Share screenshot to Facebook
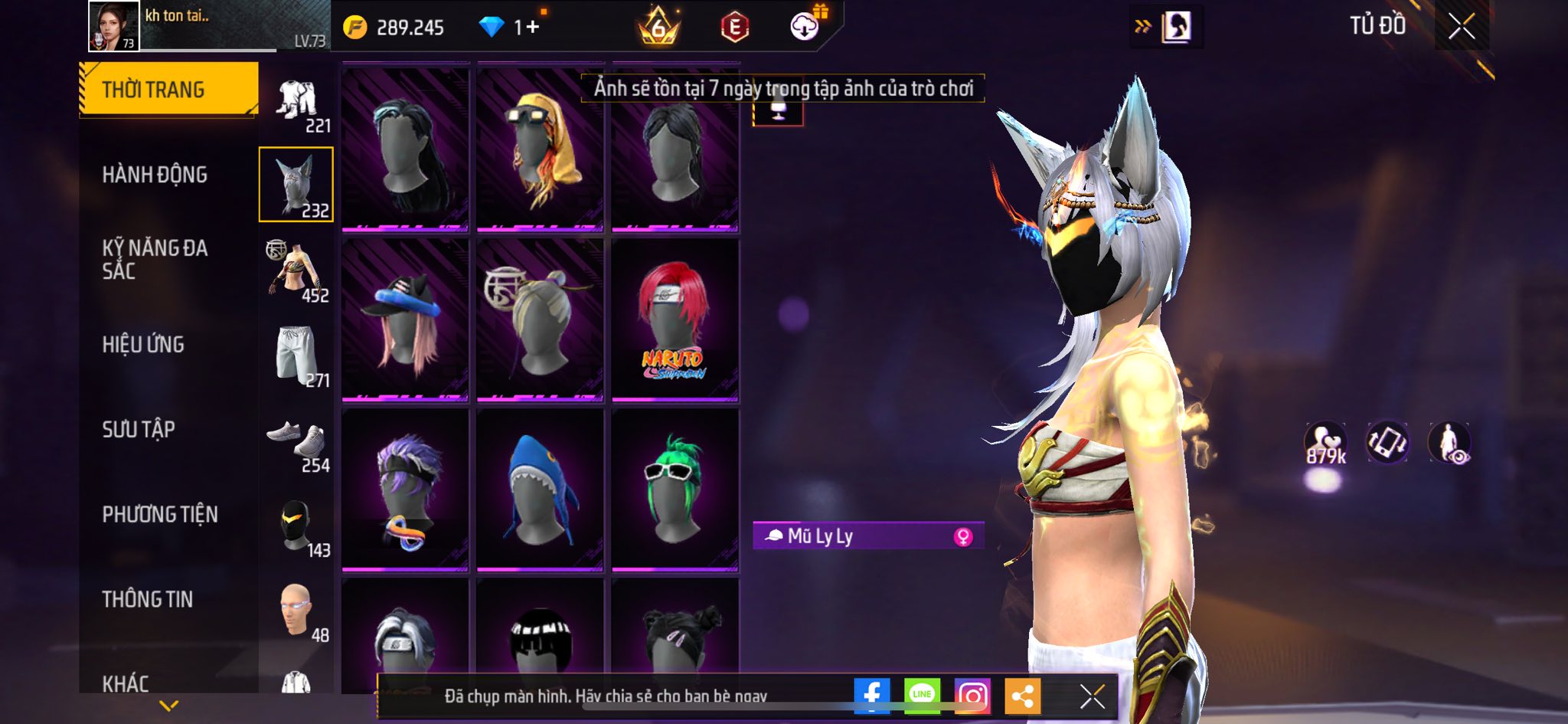The image size is (1568, 724). tap(872, 695)
